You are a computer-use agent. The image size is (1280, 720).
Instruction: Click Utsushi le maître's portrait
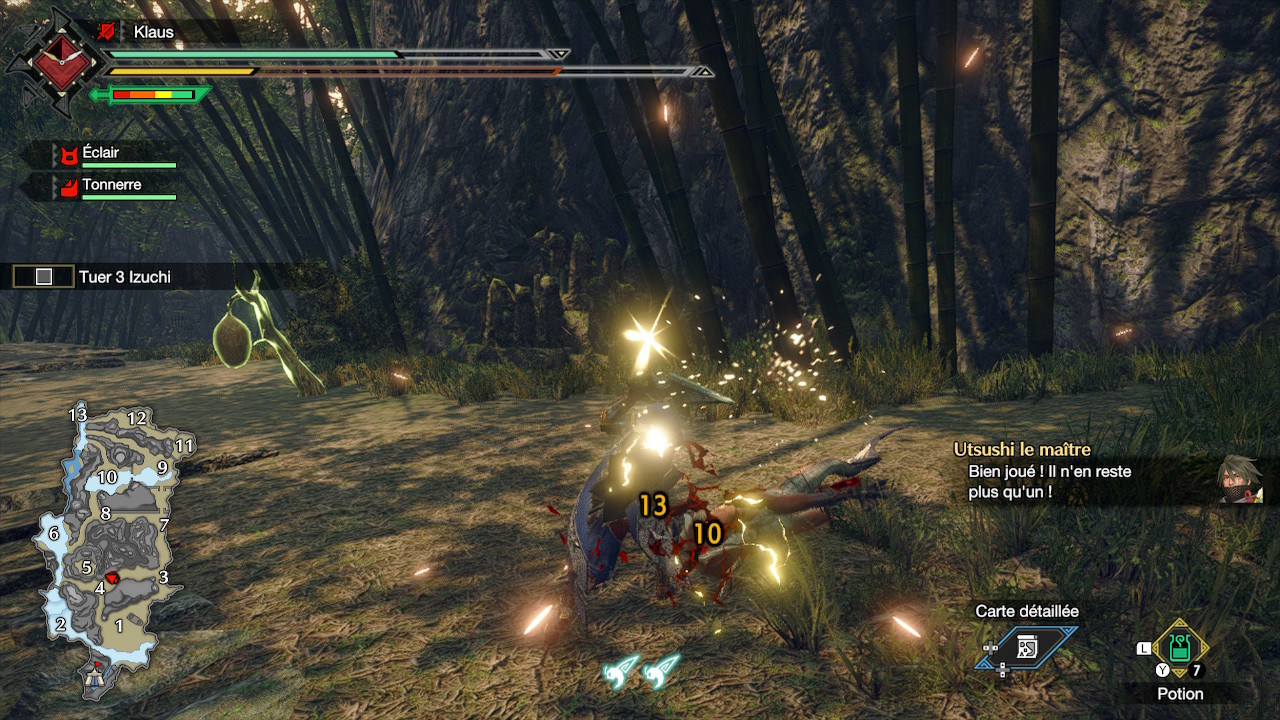coord(1239,480)
